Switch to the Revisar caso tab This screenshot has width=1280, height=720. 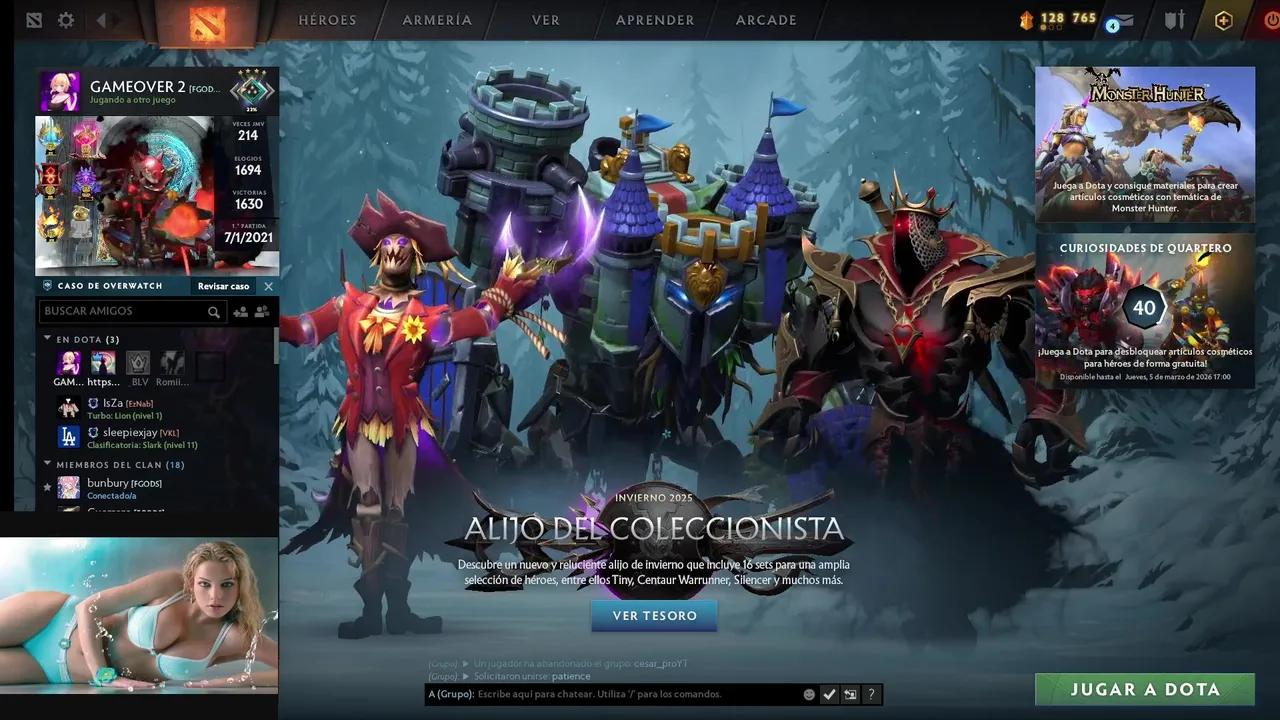pos(222,286)
